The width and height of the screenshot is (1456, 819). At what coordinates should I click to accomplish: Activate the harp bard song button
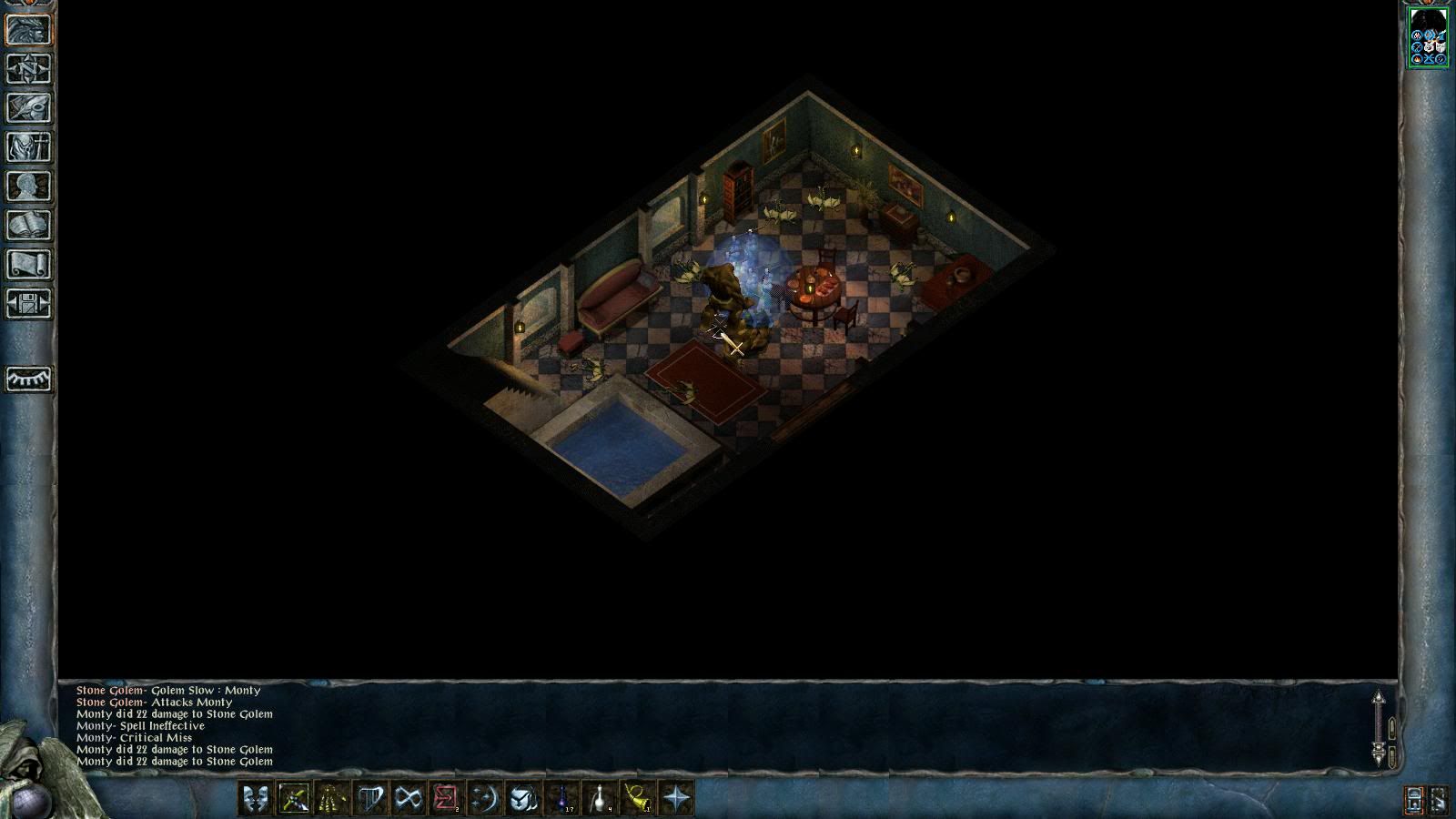coord(370,799)
